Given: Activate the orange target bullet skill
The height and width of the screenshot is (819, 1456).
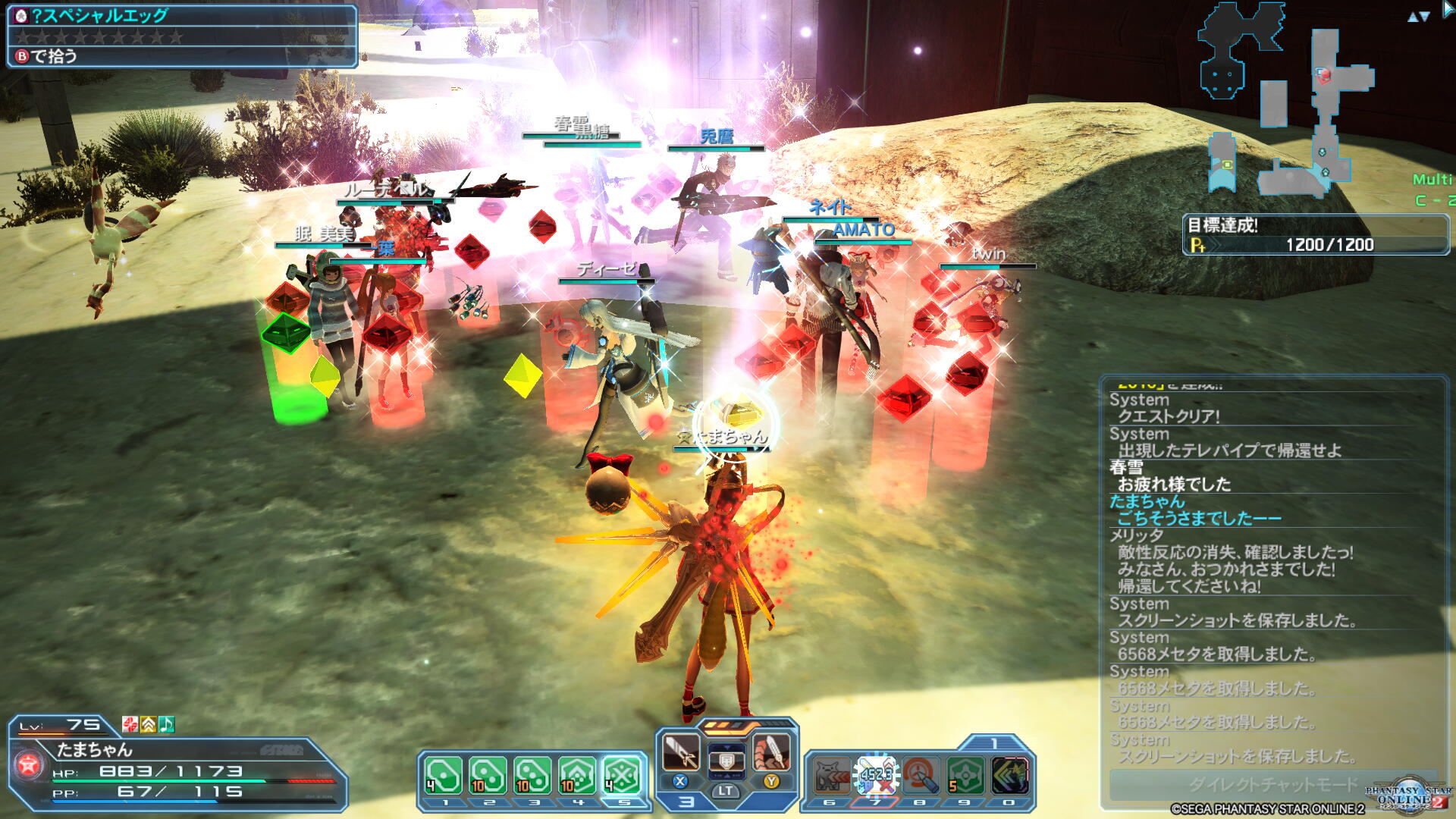Looking at the screenshot, I should pyautogui.click(x=921, y=776).
